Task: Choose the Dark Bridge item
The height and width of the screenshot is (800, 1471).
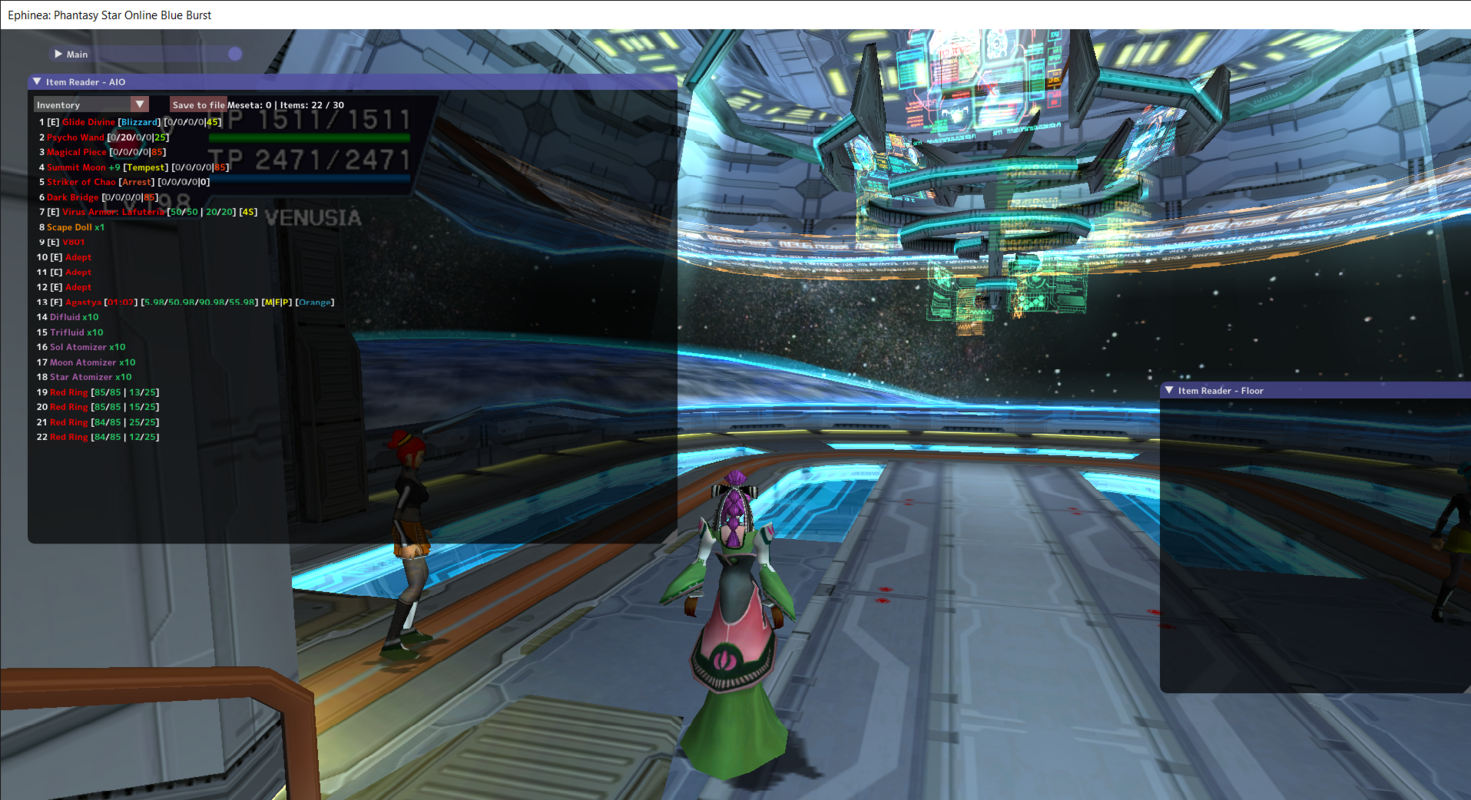Action: click(73, 197)
